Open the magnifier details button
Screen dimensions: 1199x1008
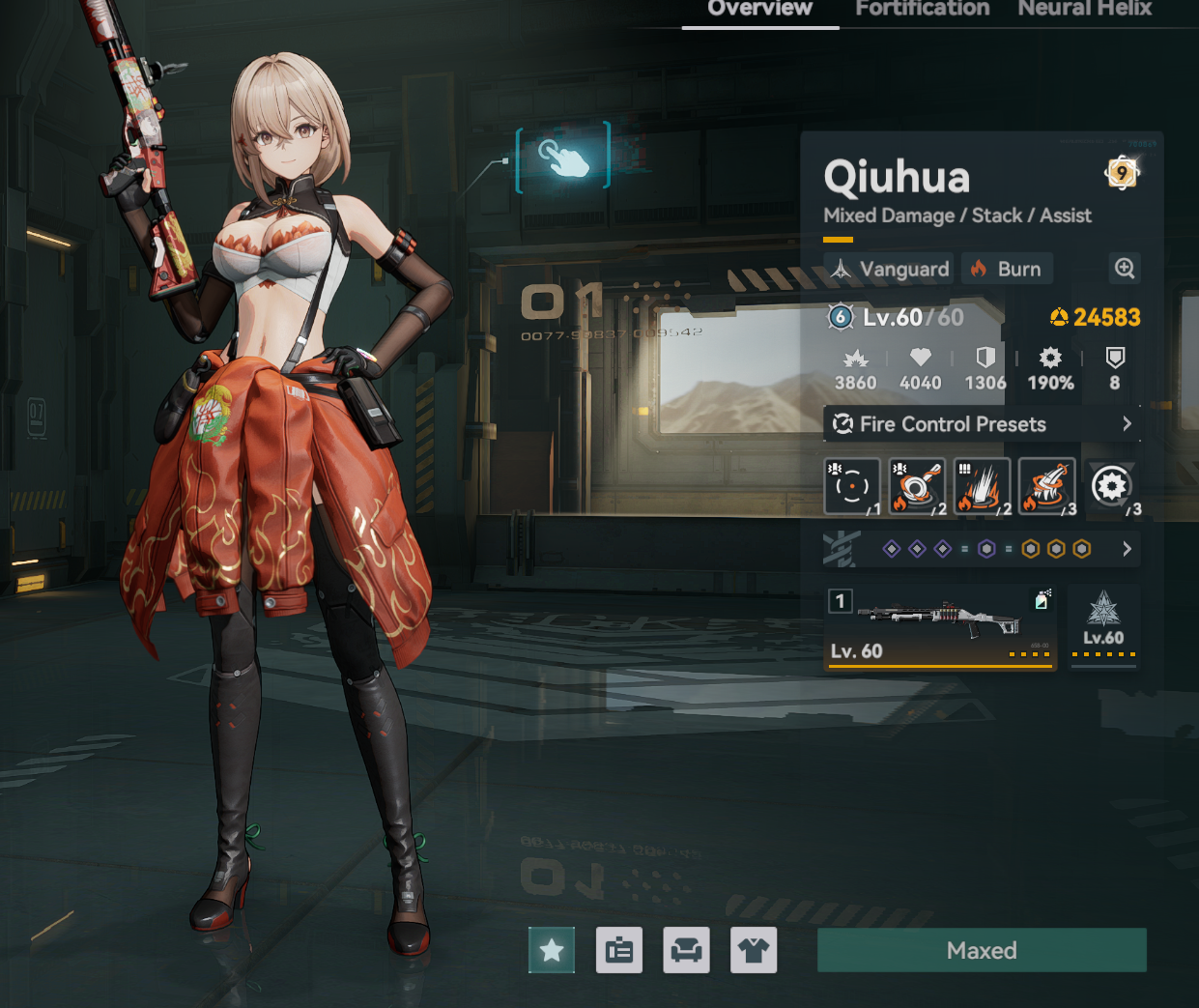(x=1125, y=269)
